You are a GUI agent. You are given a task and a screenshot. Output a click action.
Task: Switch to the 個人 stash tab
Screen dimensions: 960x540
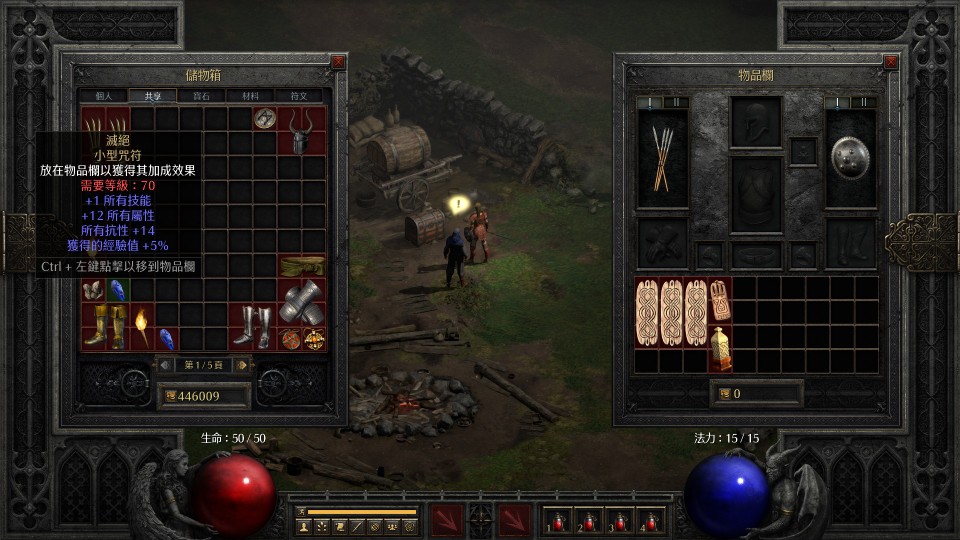coord(104,96)
